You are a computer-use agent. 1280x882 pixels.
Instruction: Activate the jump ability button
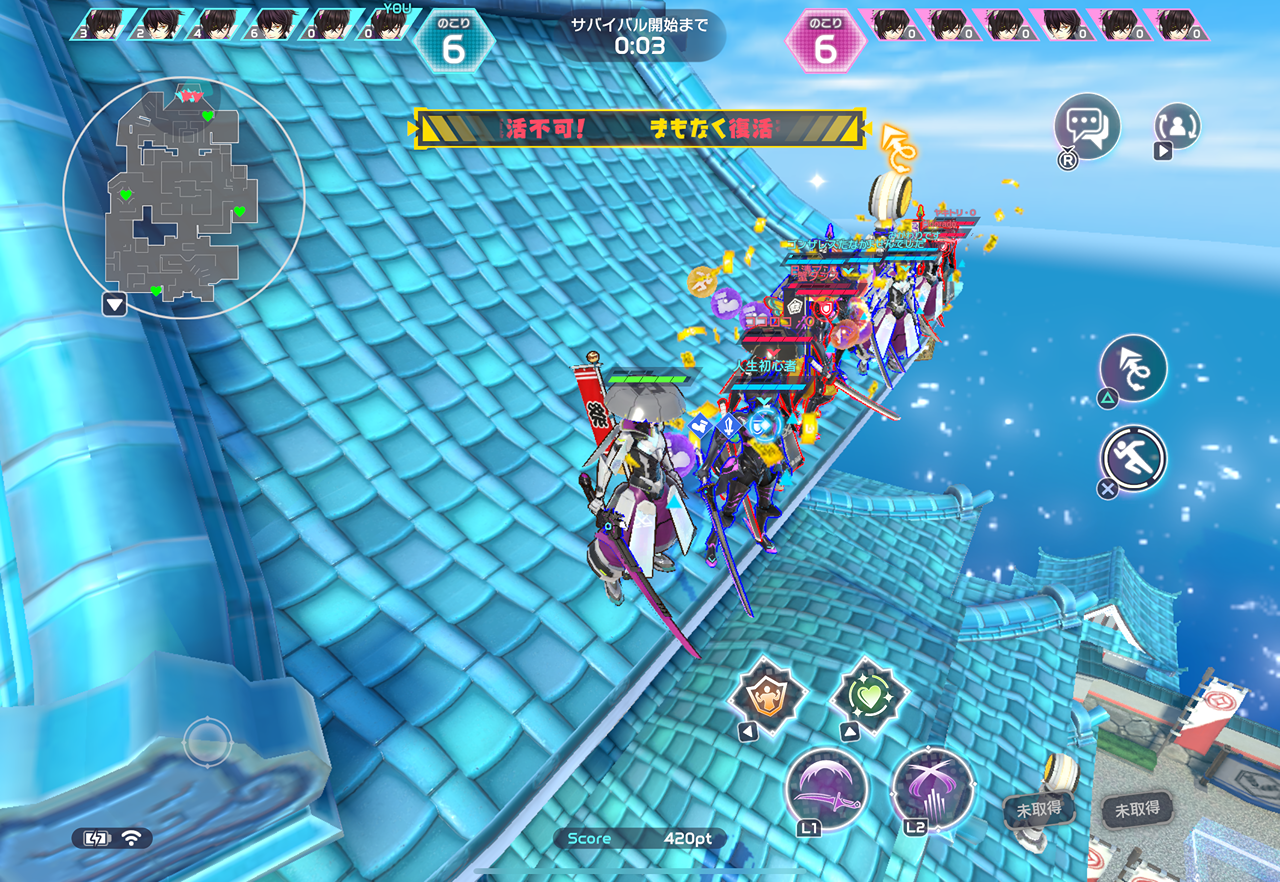[1133, 368]
